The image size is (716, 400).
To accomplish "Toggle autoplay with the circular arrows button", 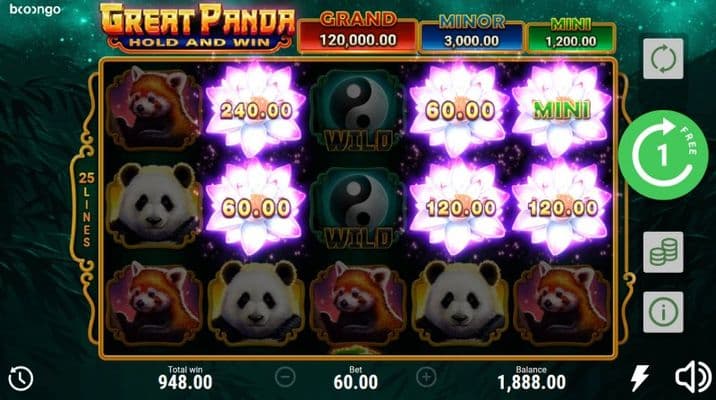I will pos(663,59).
